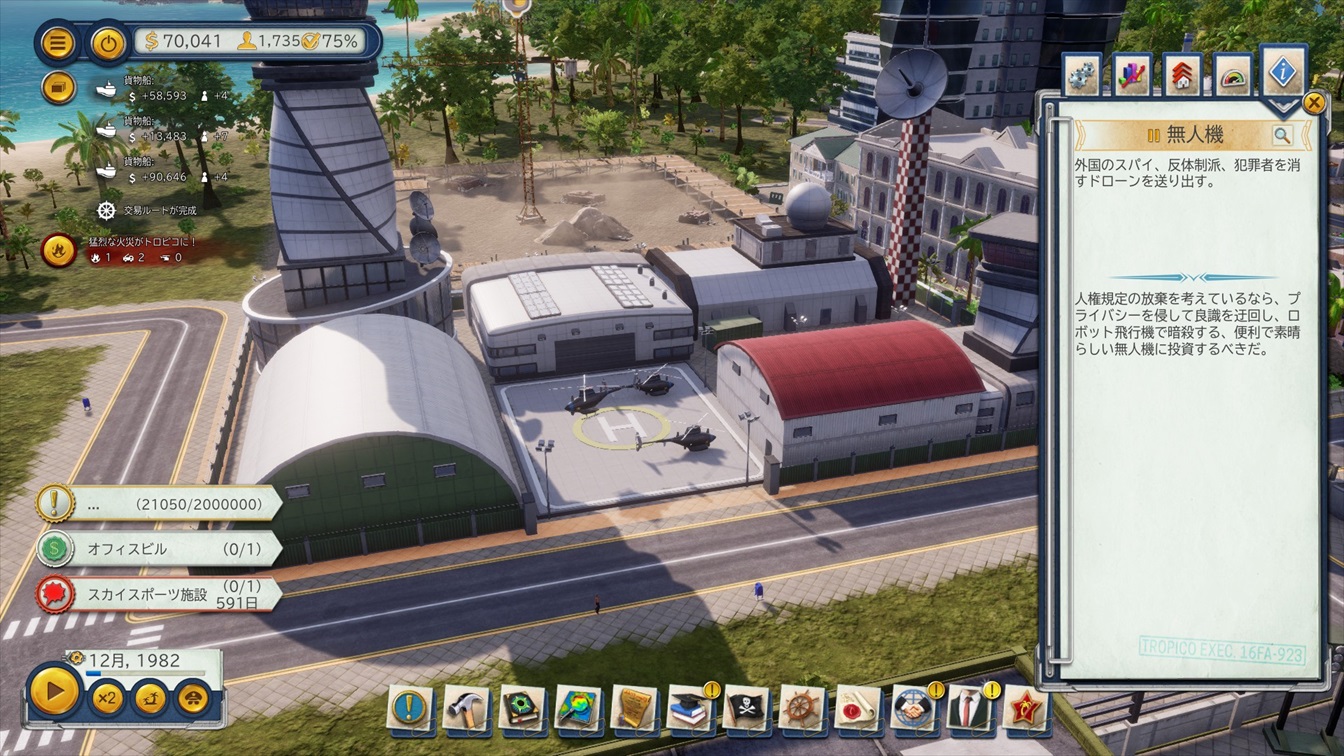This screenshot has height=756, width=1344.
Task: Resume game with the play button
Action: click(54, 691)
